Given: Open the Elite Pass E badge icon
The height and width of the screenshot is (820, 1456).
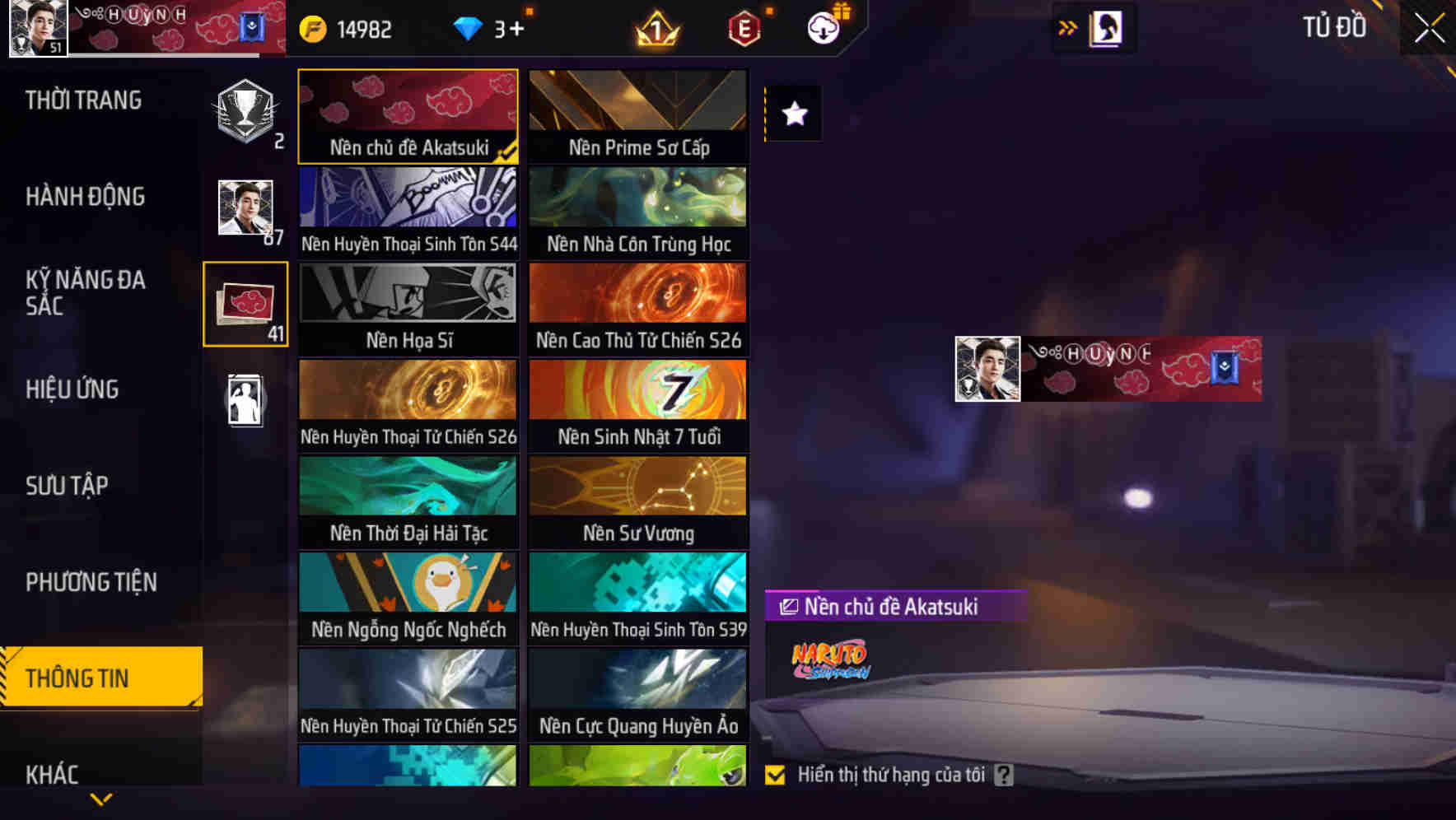Looking at the screenshot, I should tap(742, 28).
